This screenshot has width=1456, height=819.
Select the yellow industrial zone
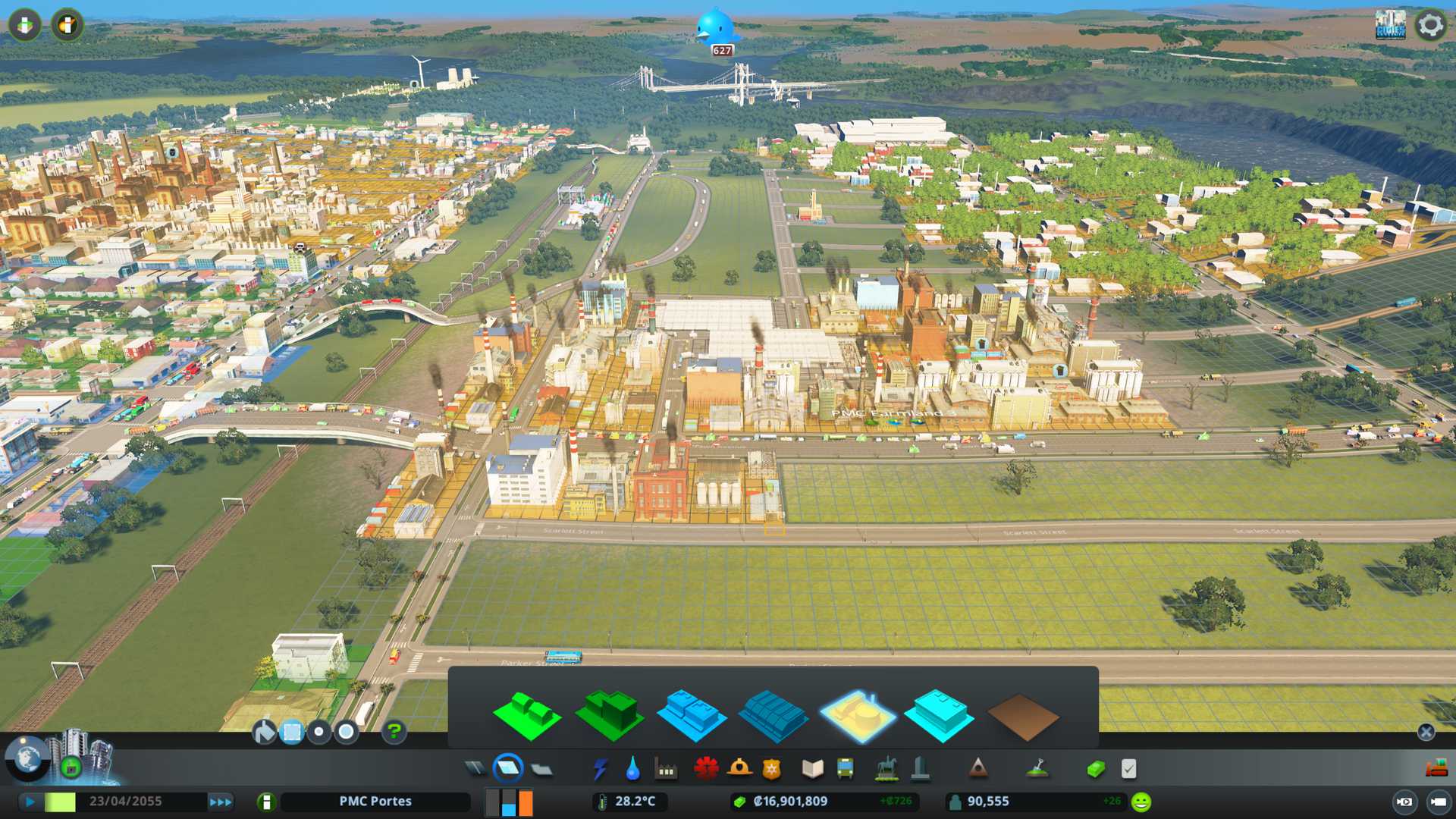(x=857, y=715)
